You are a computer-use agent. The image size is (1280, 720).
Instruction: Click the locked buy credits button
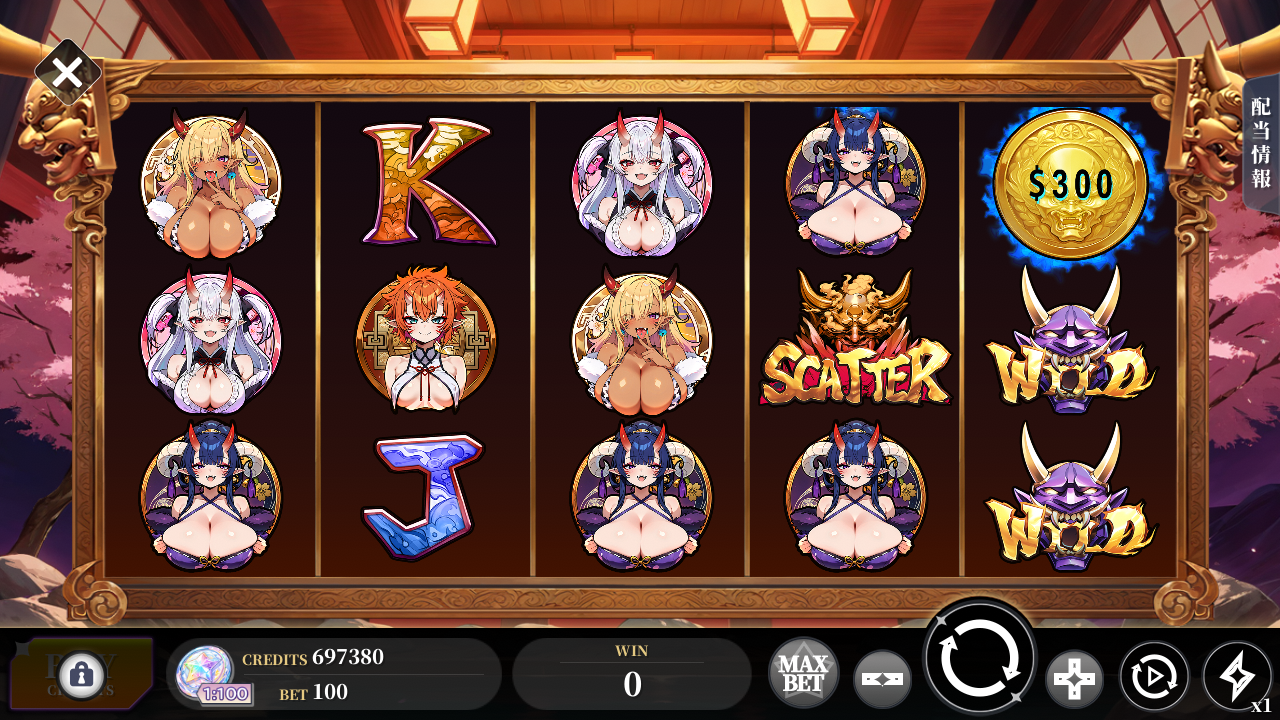(x=82, y=674)
